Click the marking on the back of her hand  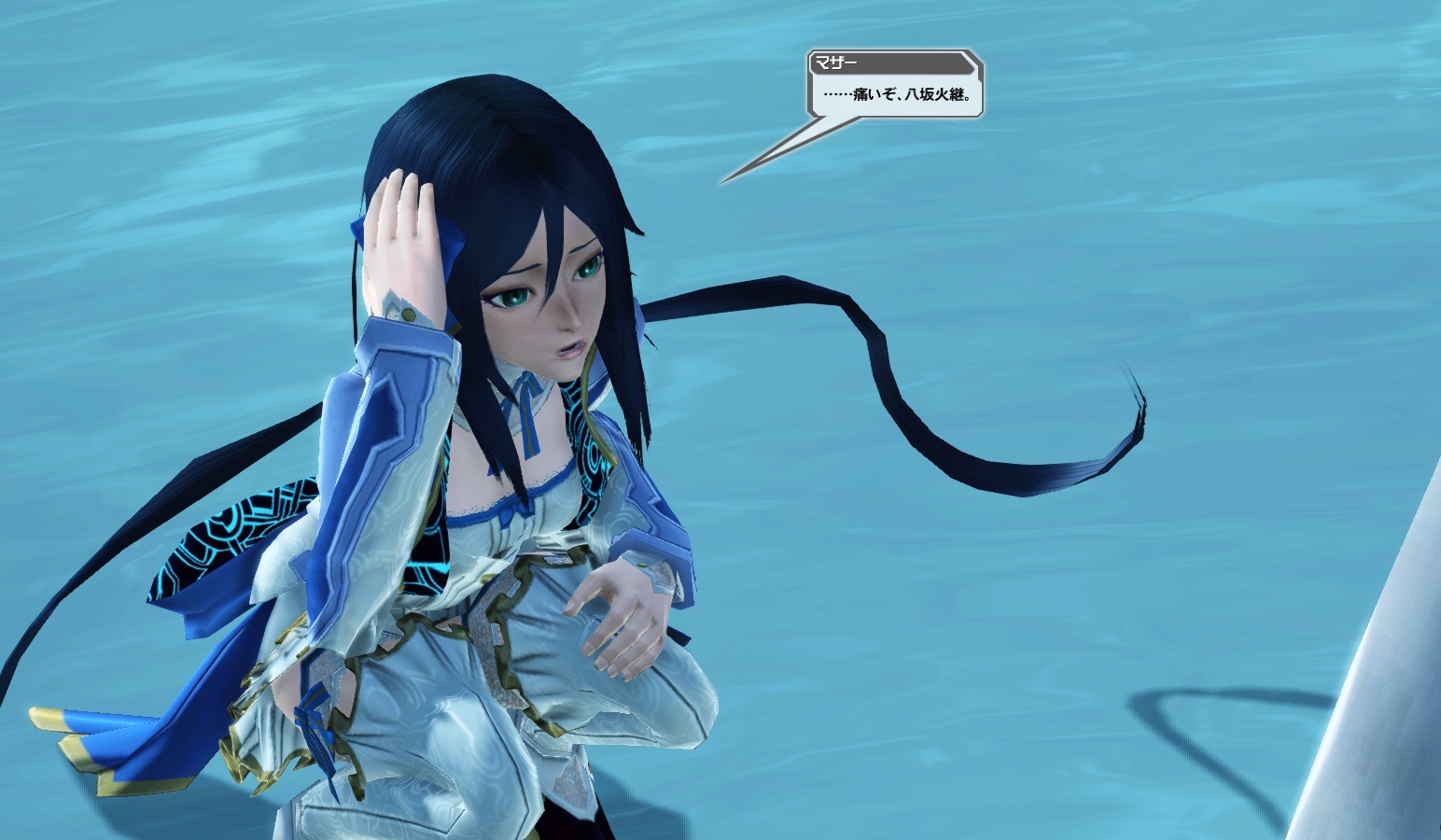(x=399, y=308)
